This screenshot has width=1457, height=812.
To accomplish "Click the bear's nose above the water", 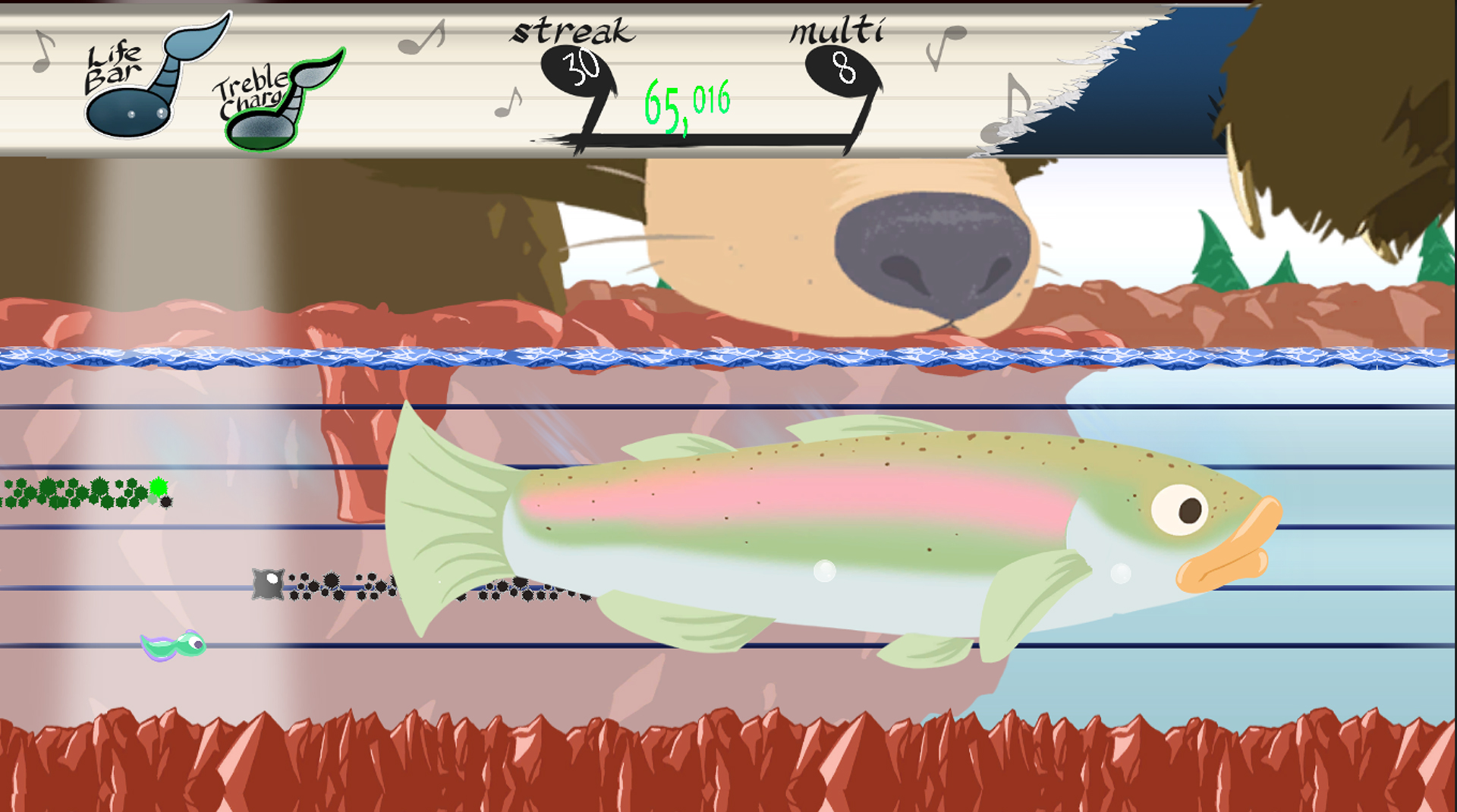I will coord(933,250).
